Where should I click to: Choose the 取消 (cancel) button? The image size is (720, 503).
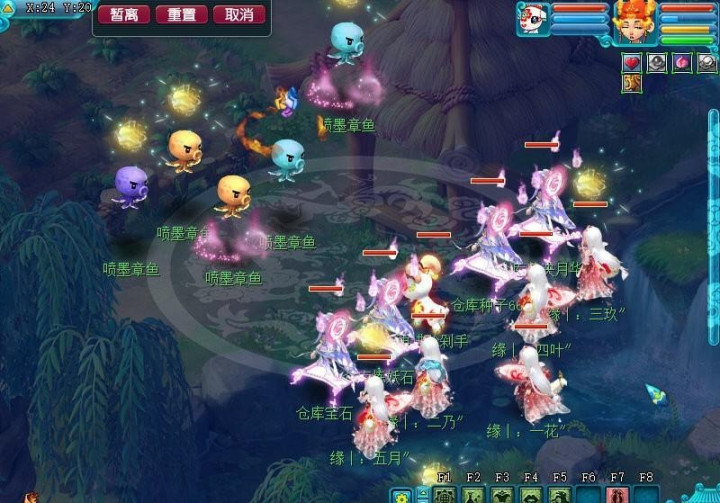pos(239,15)
